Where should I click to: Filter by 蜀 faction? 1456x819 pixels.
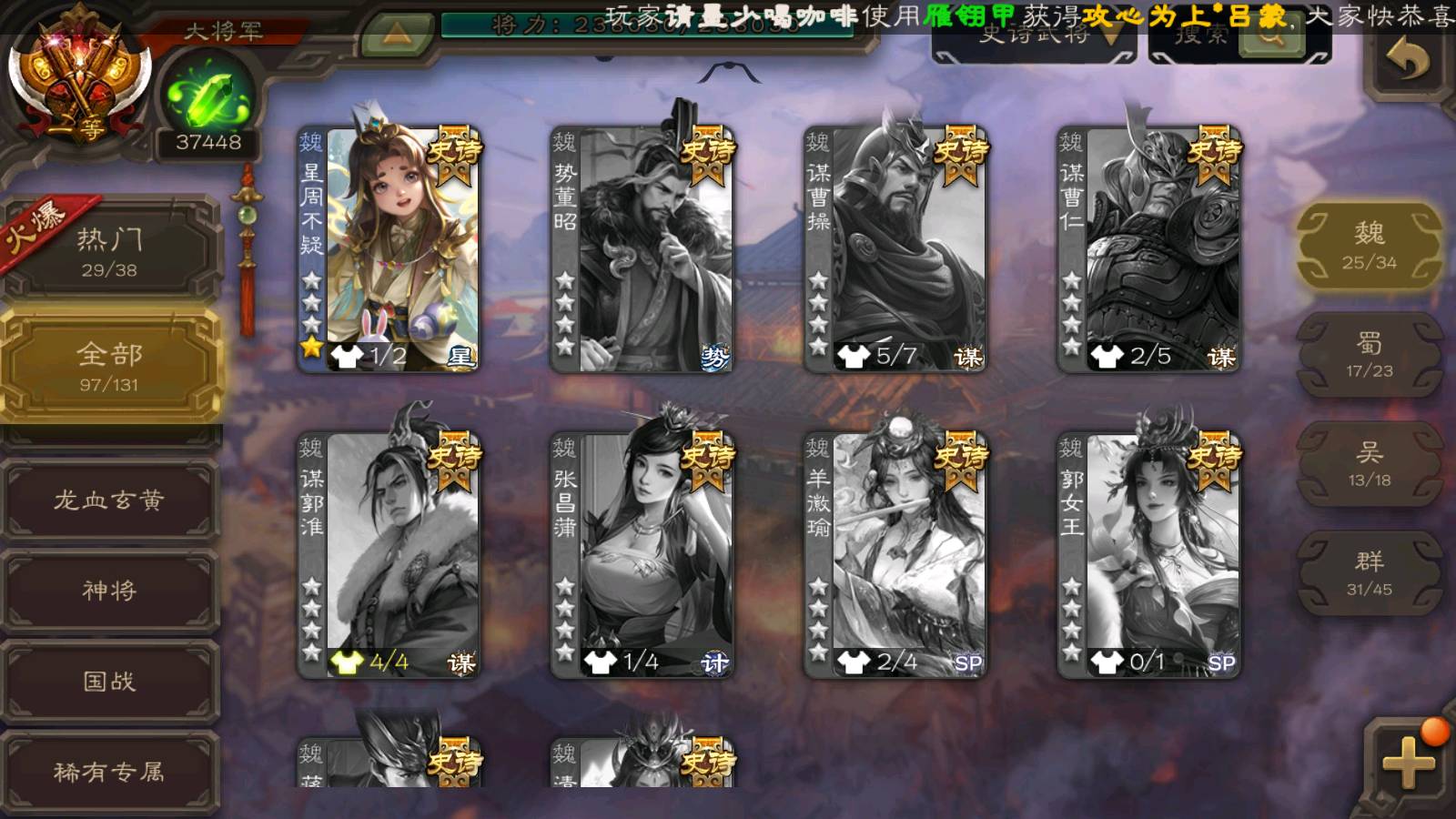pyautogui.click(x=1369, y=355)
